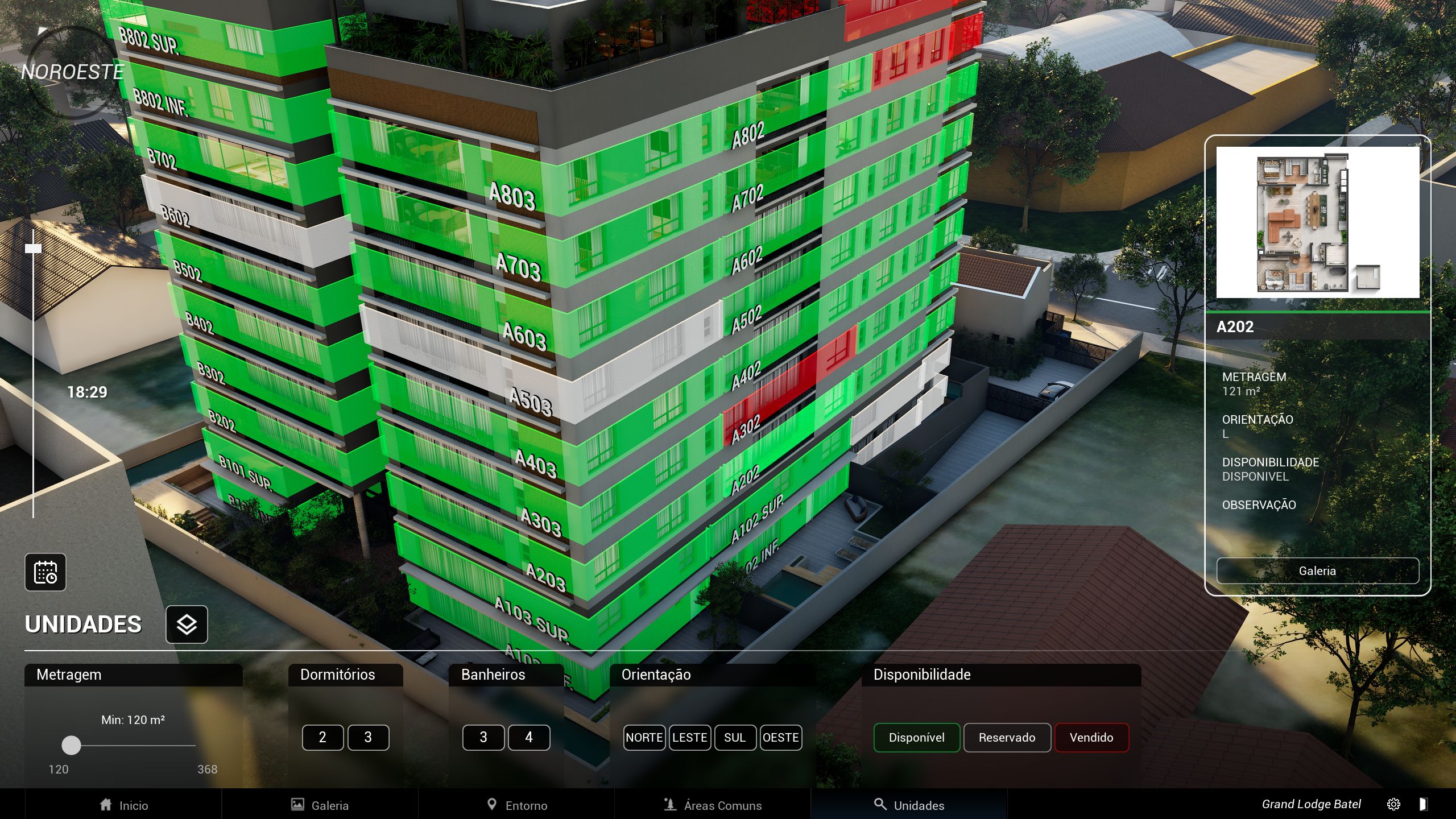Open the Áreas Comuns tab
This screenshot has height=819, width=1456.
[x=713, y=805]
